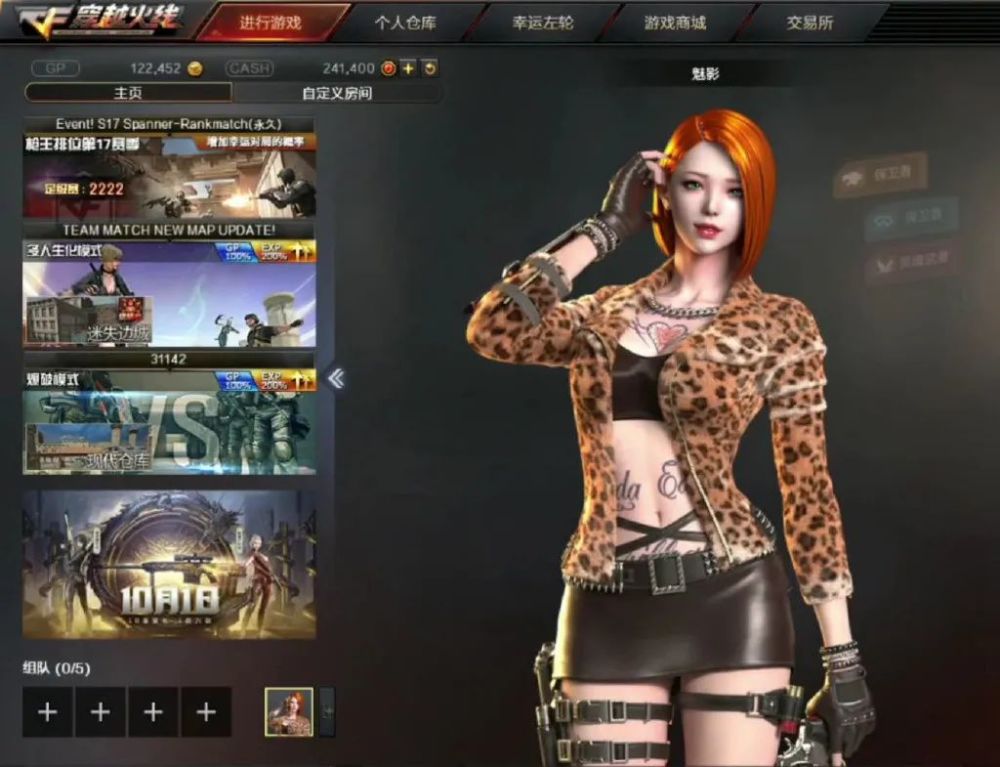Switch to the 个人仓库 storage tab

(x=408, y=22)
